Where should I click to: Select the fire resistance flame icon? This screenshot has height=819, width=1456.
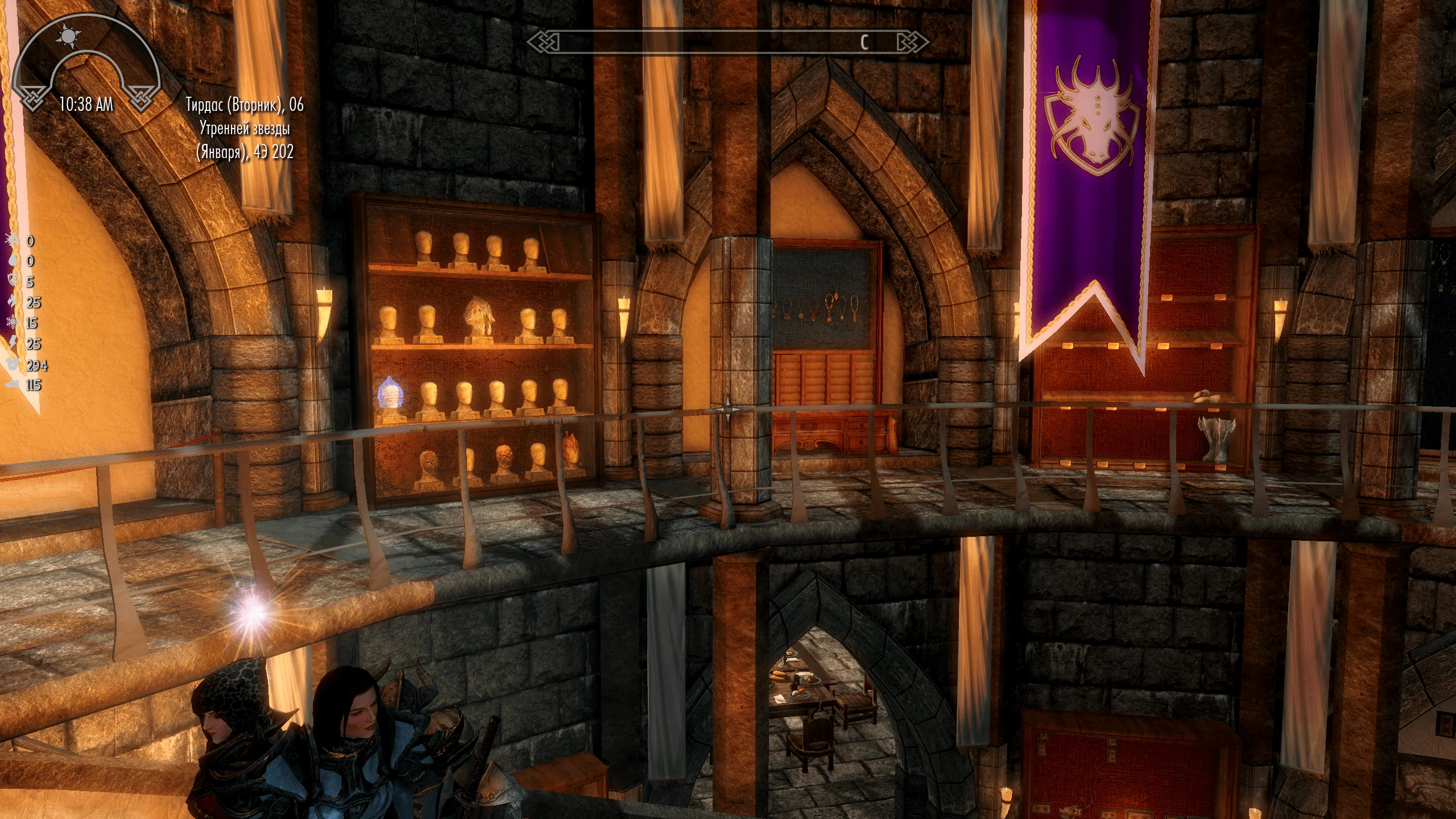point(13,302)
